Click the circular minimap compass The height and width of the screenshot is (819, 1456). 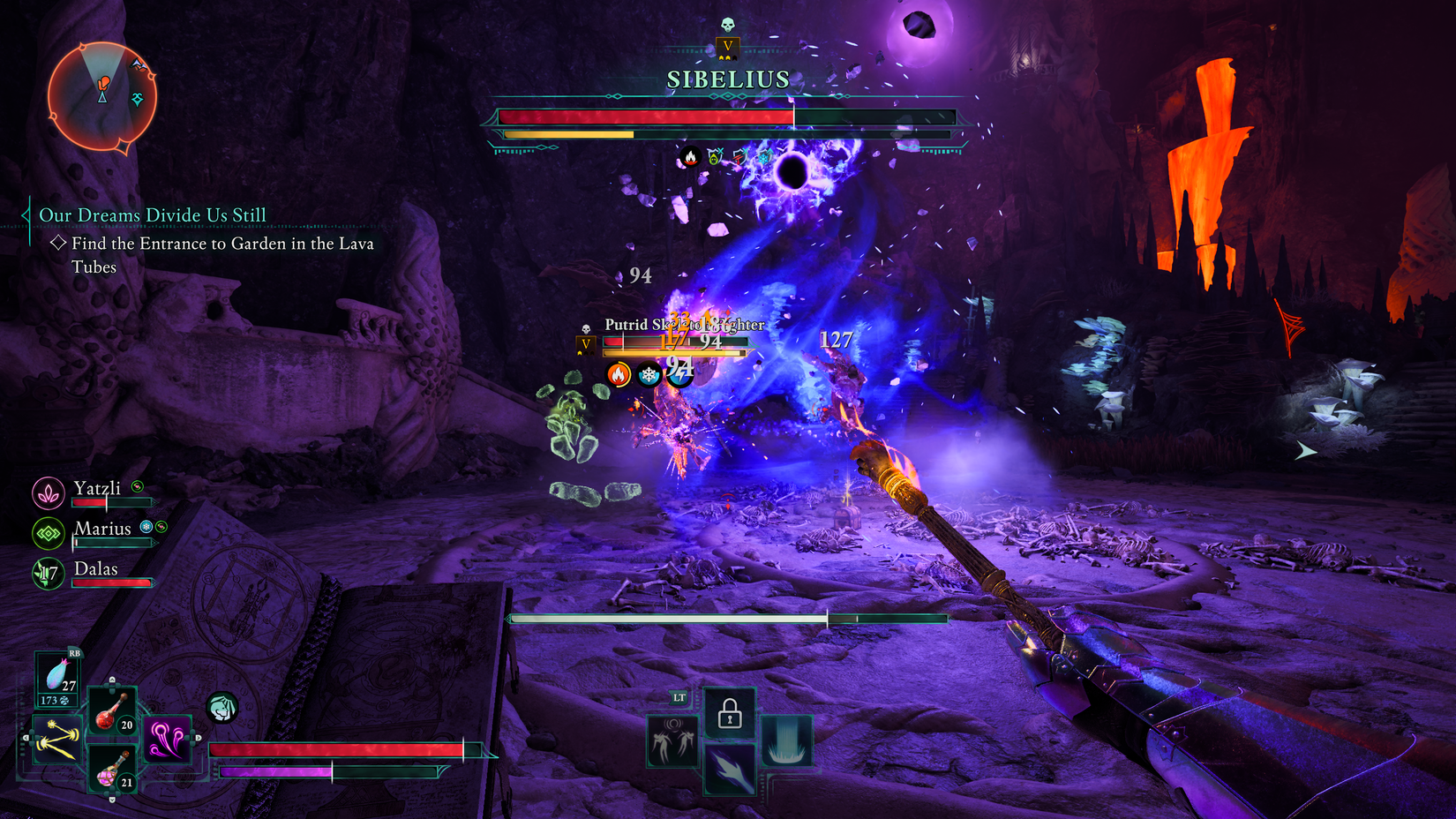101,95
